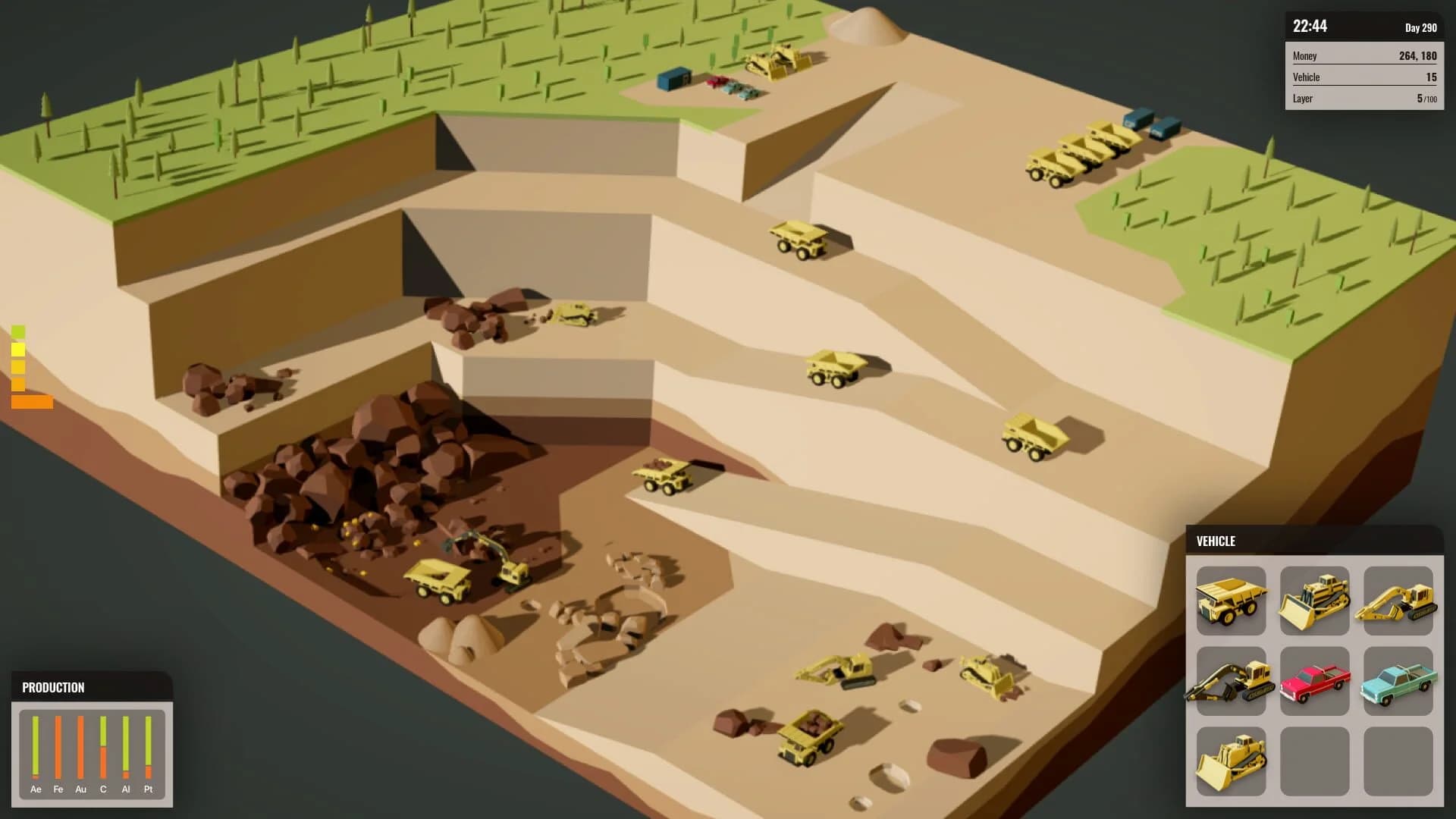
Task: Click the C production bar
Action: coord(102,747)
